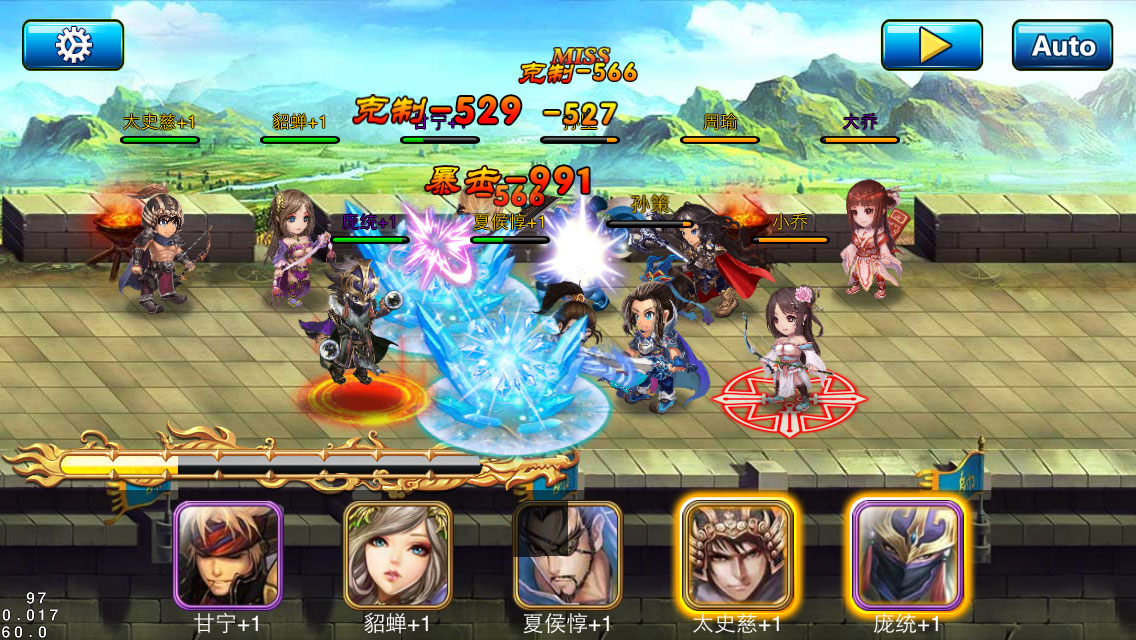
Task: Open the gear settings button
Action: click(x=73, y=45)
